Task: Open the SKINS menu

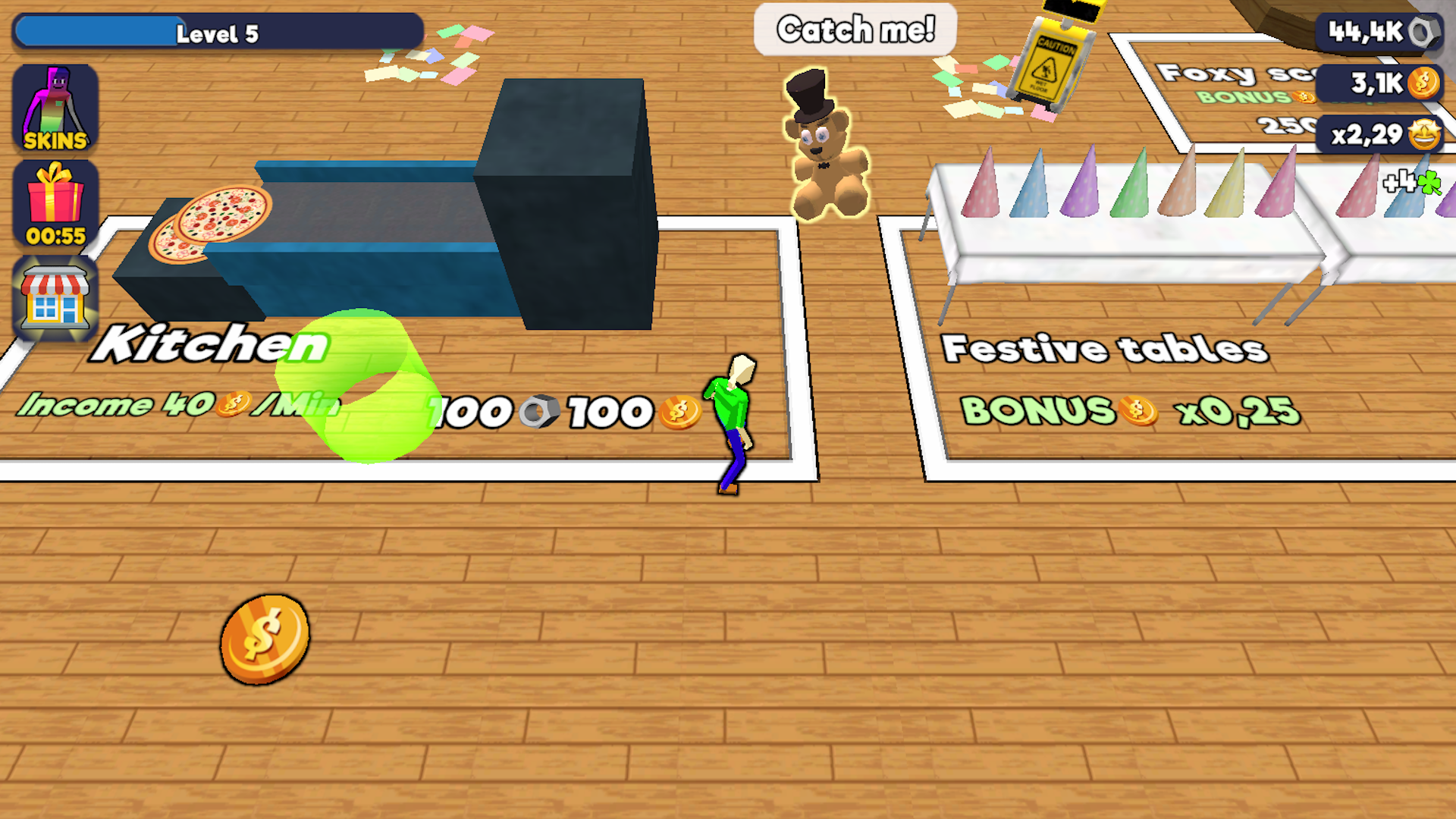Action: click(55, 106)
